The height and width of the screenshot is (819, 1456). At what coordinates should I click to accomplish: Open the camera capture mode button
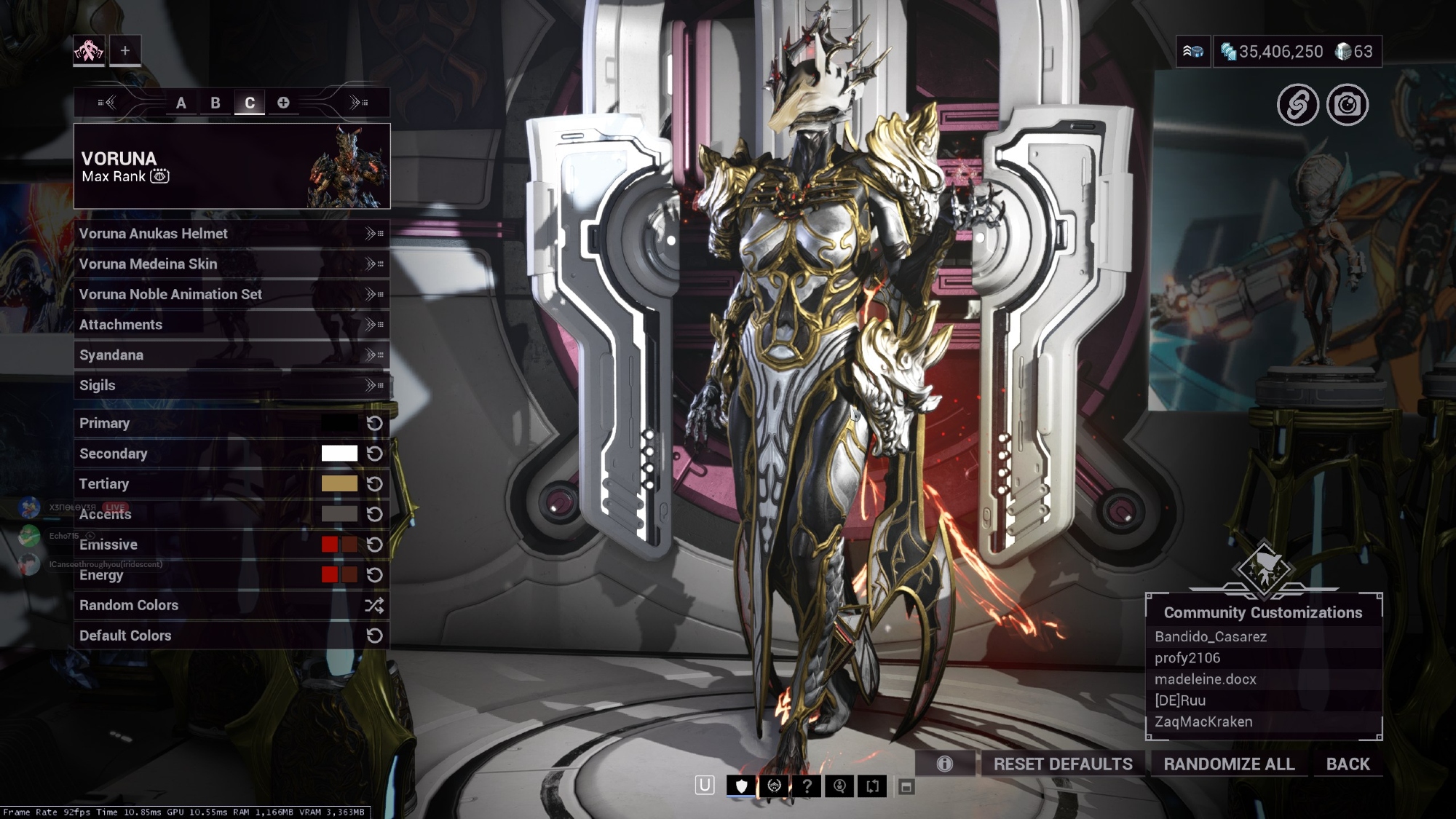coord(1347,105)
